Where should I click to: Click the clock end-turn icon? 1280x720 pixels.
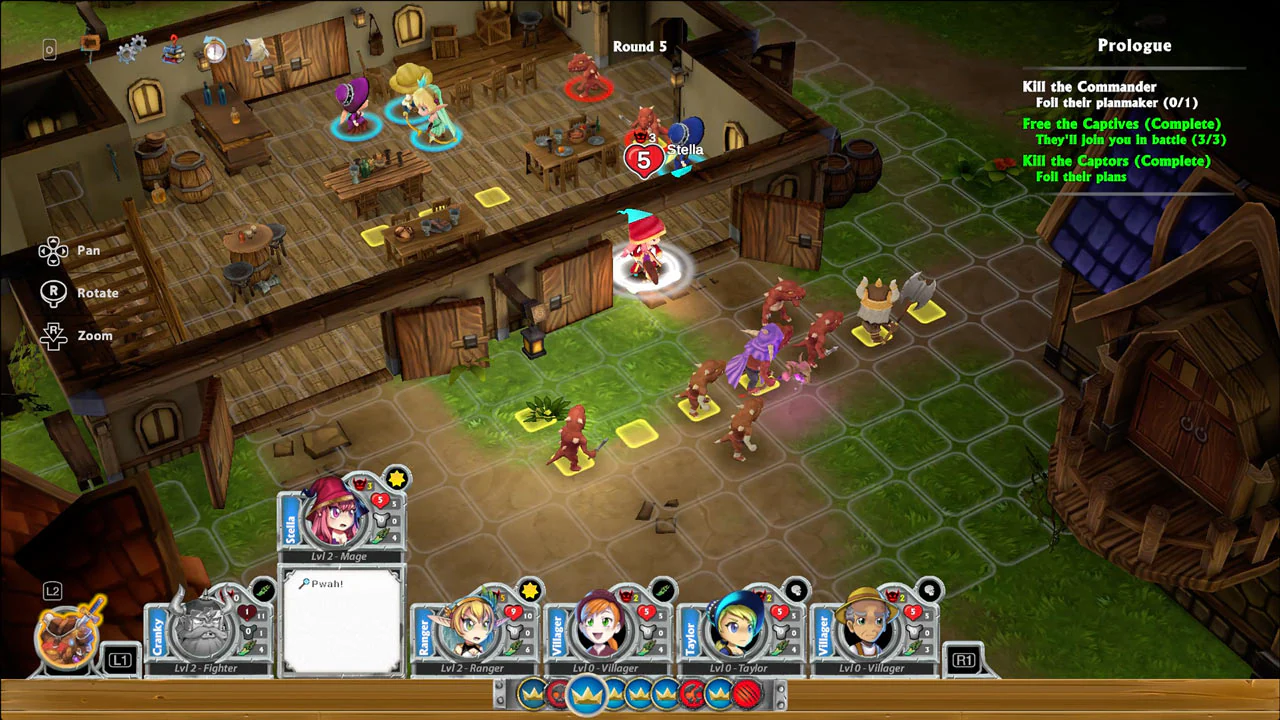(214, 48)
